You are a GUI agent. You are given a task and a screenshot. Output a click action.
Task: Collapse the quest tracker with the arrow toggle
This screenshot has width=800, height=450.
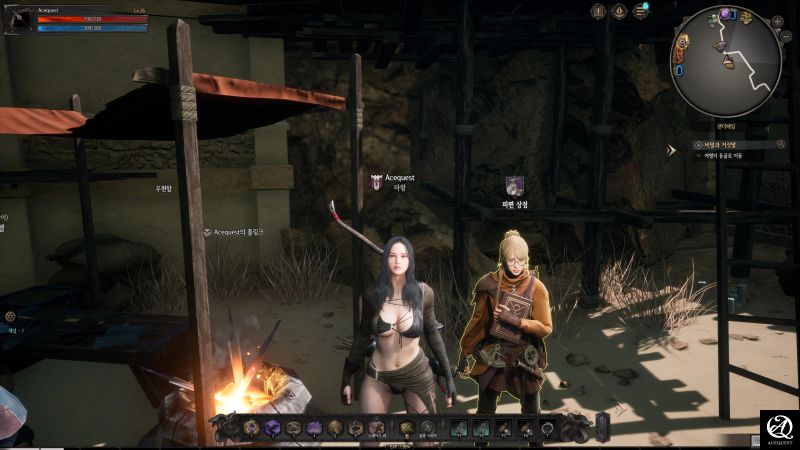point(672,150)
